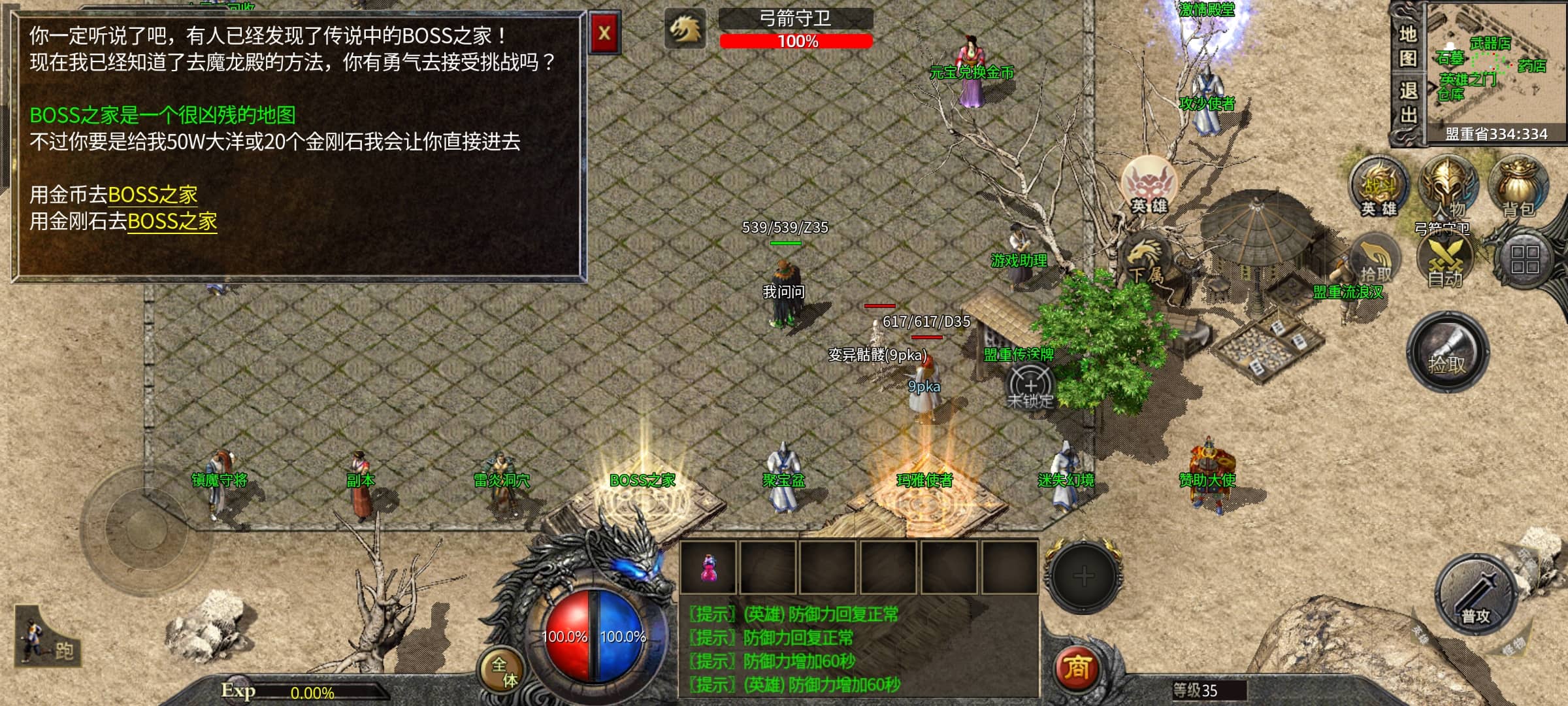Viewport: 1568px width, 706px height.
Task: Click the 退出 exit button
Action: coord(1408,103)
